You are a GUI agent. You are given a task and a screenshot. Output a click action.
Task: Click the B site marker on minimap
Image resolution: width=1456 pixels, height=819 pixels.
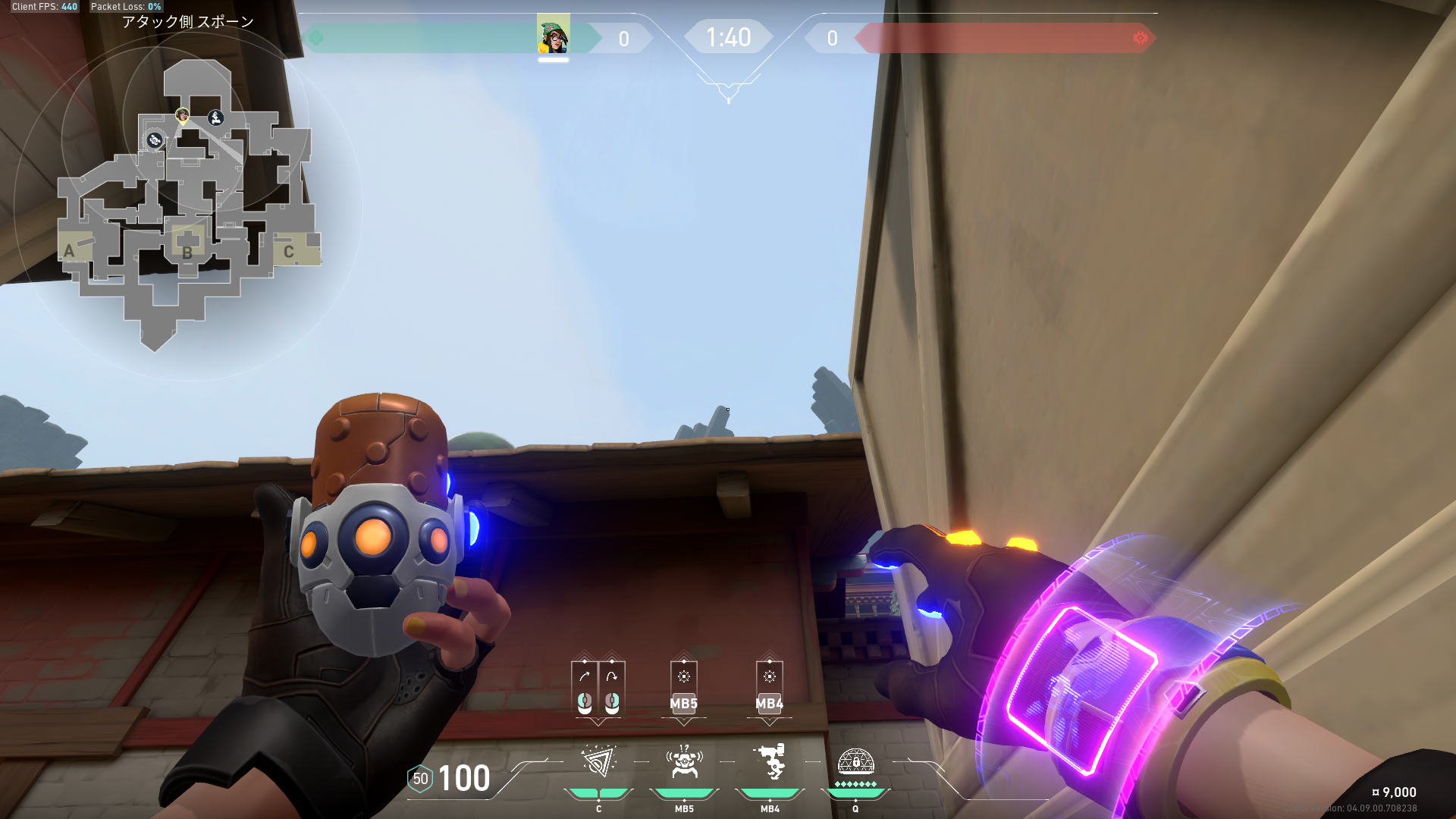pos(187,252)
